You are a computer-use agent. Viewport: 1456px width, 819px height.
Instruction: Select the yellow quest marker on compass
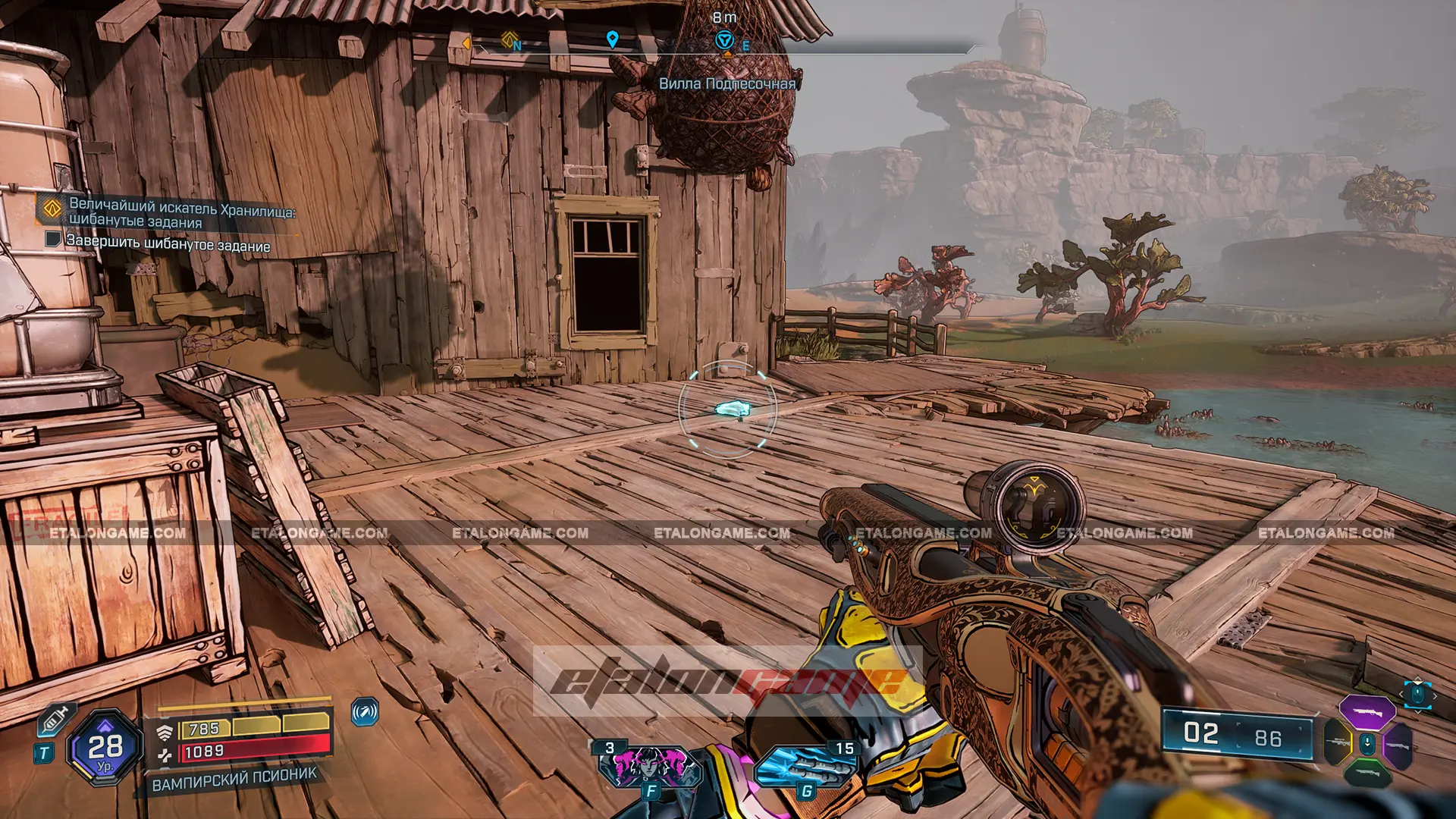pyautogui.click(x=509, y=39)
